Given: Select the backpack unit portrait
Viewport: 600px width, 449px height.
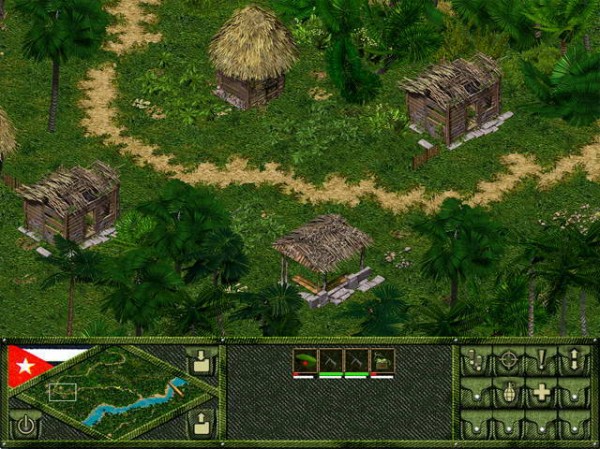Looking at the screenshot, I should [382, 361].
